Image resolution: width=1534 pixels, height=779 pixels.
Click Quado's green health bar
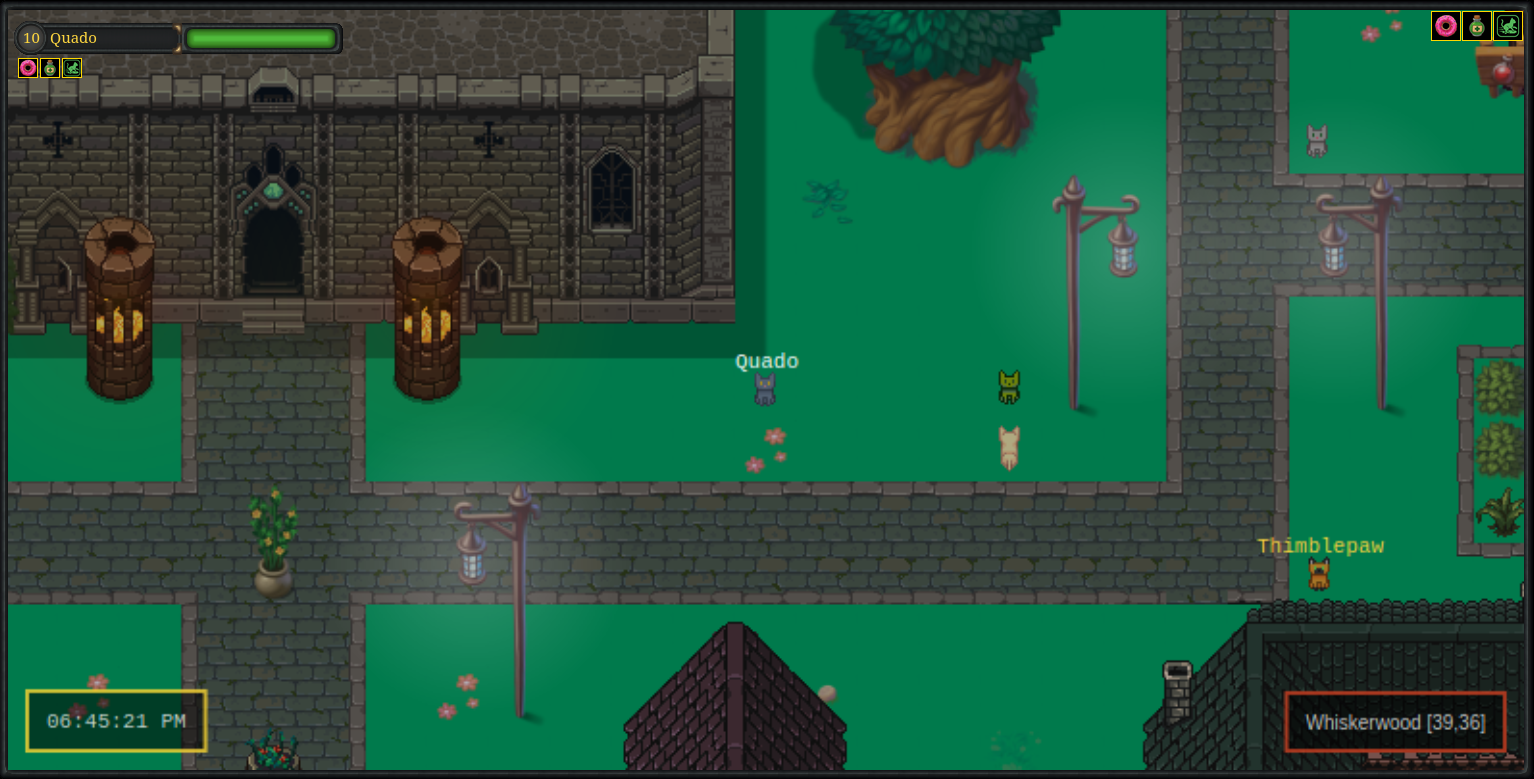point(261,37)
